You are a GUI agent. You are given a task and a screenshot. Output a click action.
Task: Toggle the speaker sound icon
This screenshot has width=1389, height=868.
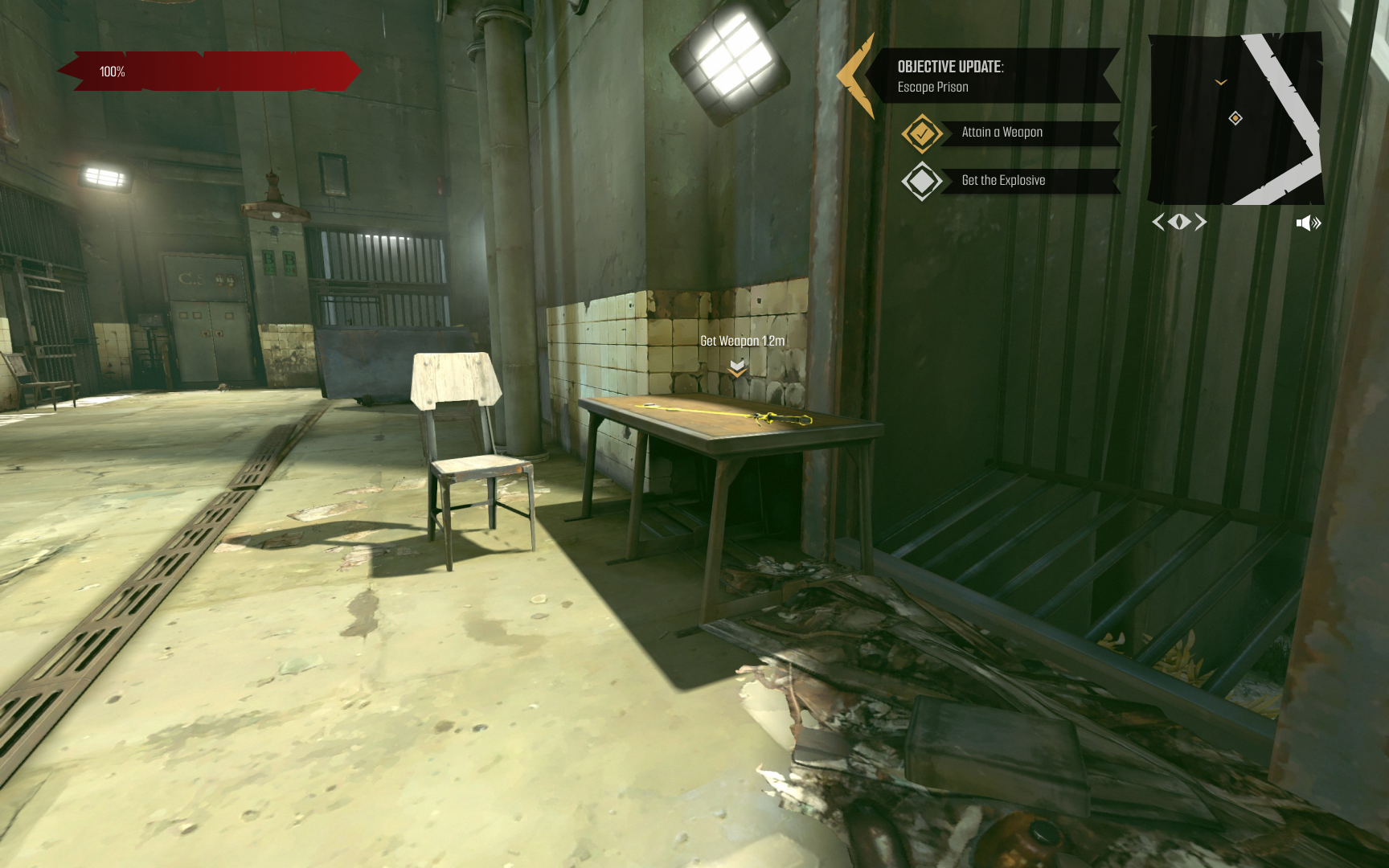click(x=1308, y=223)
